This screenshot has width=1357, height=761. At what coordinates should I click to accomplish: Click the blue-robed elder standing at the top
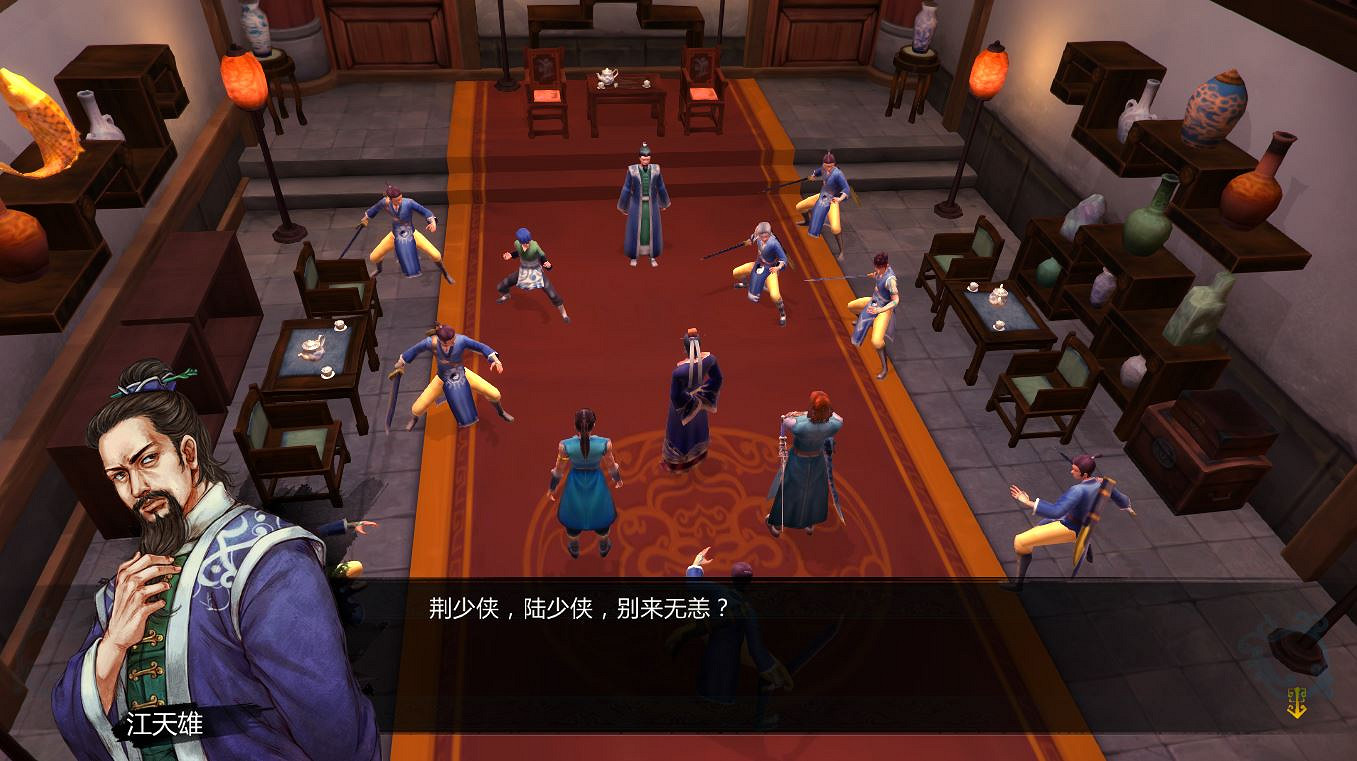(644, 200)
